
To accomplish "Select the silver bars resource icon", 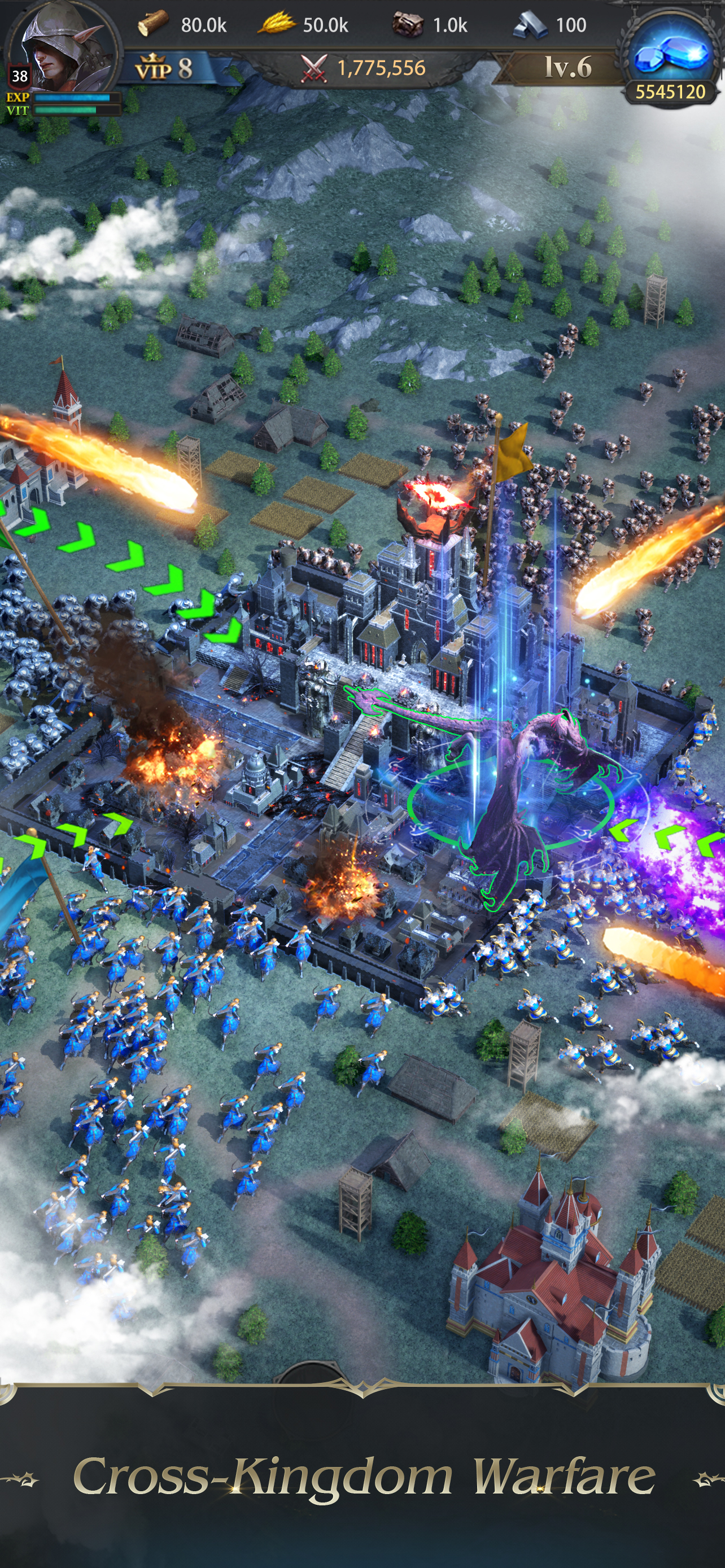I will pos(530,25).
